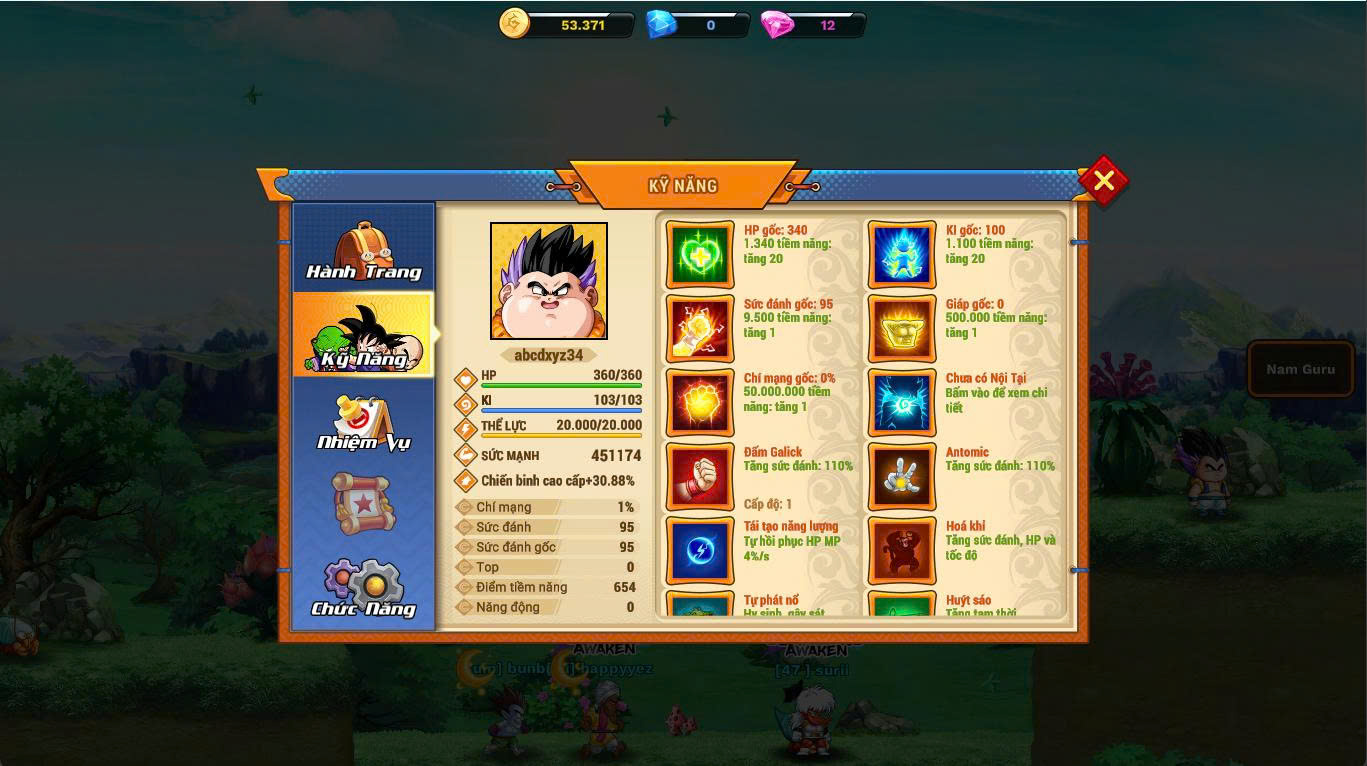
Task: Upgrade Chí mạng gốc critical stat
Action: pos(700,403)
